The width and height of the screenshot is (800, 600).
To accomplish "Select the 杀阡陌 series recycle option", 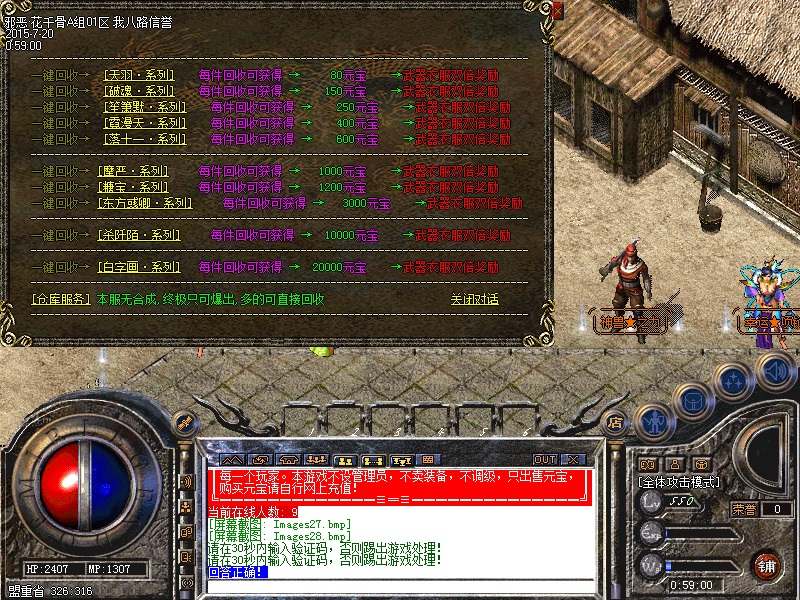I will [x=140, y=235].
